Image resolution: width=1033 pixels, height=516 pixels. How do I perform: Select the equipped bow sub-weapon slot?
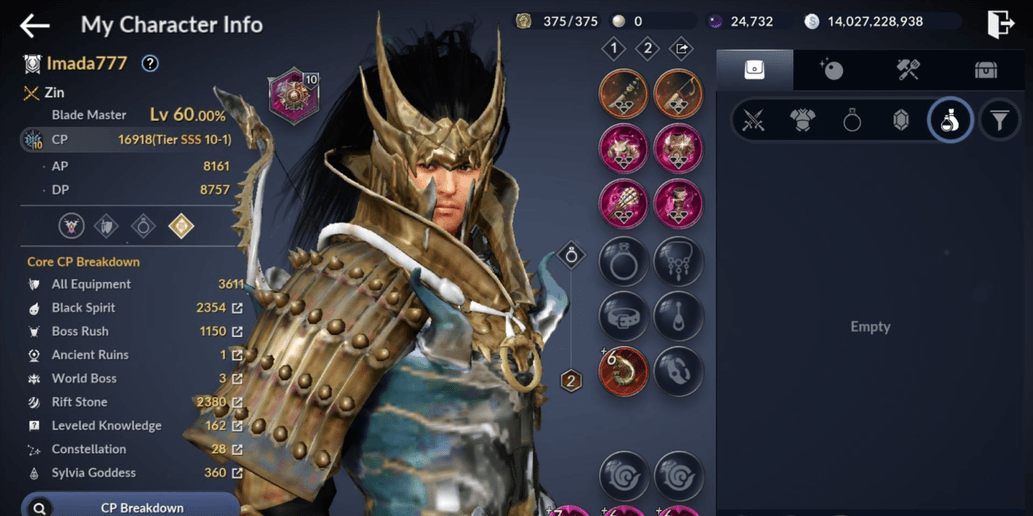[678, 94]
